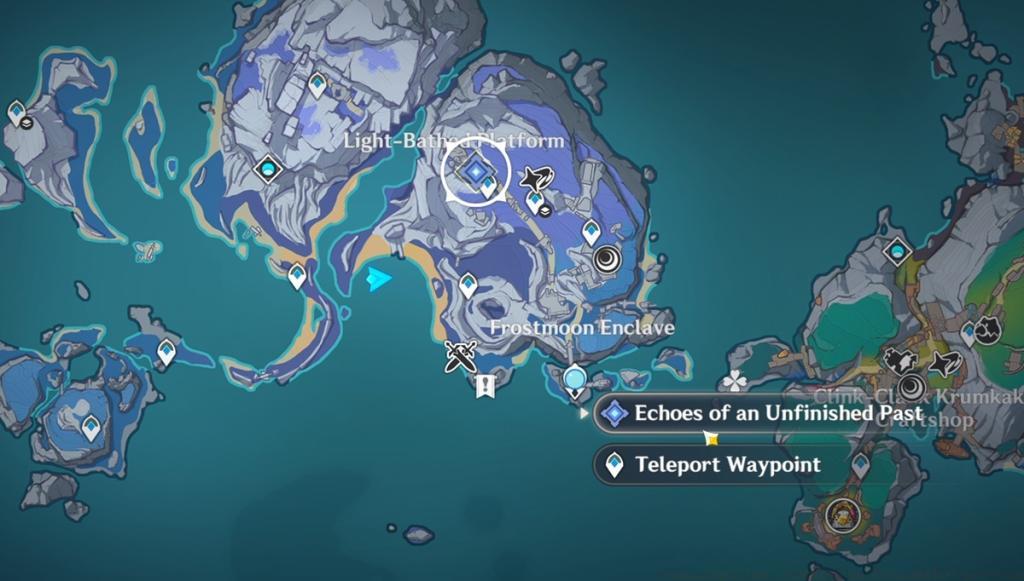Select the waypoint on the far-left island
Viewport: 1024px width, 581px height.
(17, 111)
